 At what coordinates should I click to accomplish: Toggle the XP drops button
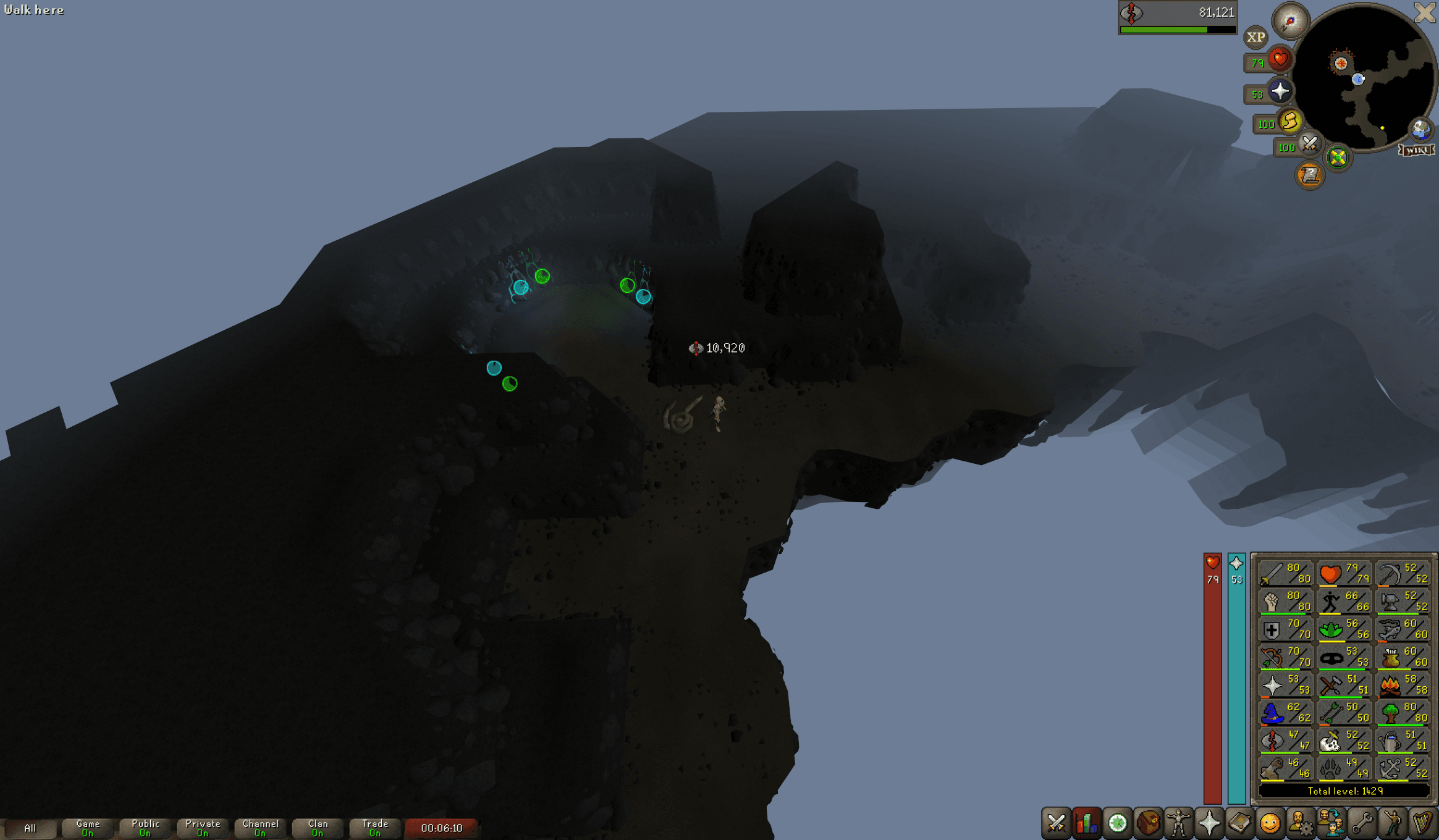[x=1255, y=38]
